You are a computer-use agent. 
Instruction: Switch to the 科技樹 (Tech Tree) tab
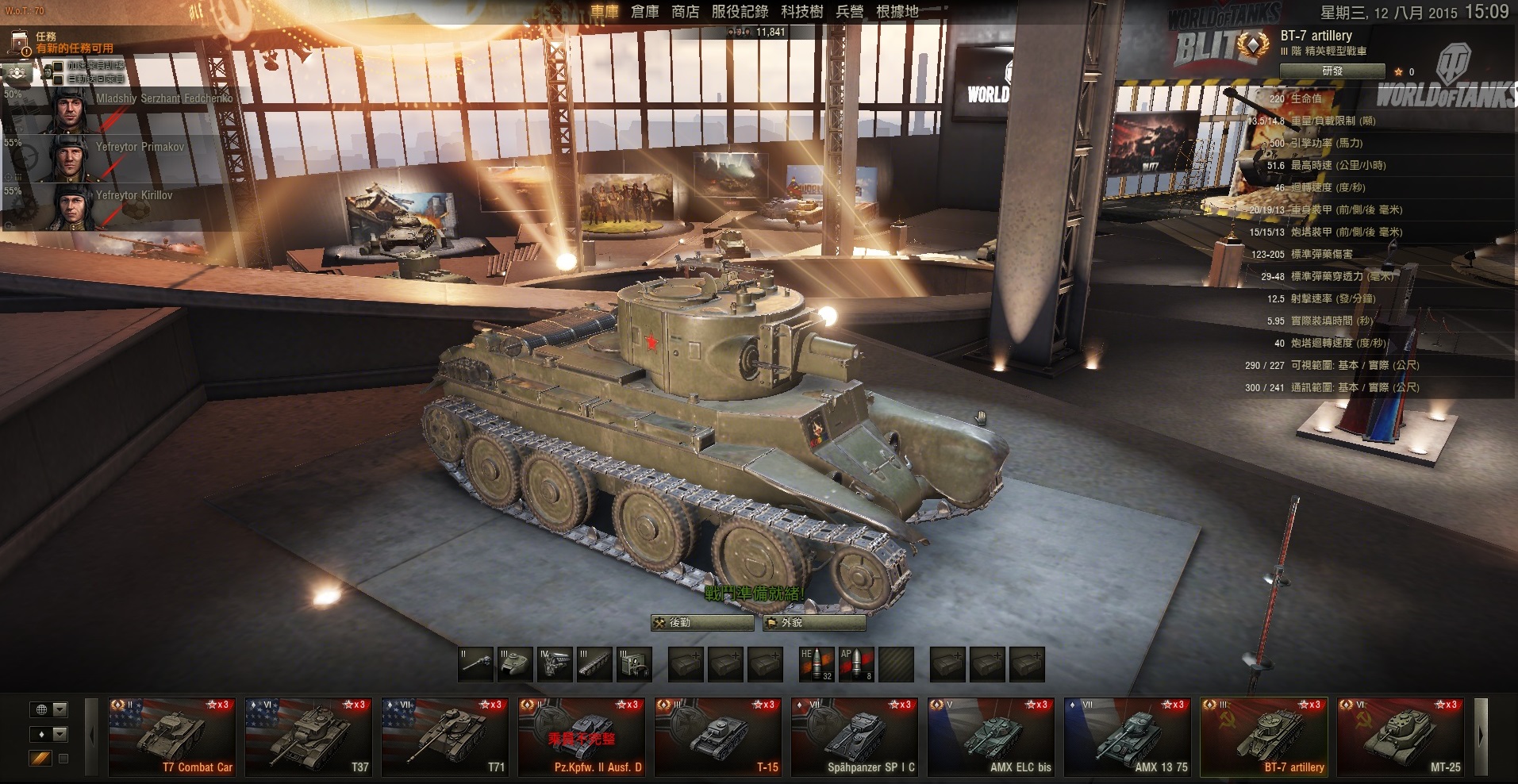pos(801,12)
